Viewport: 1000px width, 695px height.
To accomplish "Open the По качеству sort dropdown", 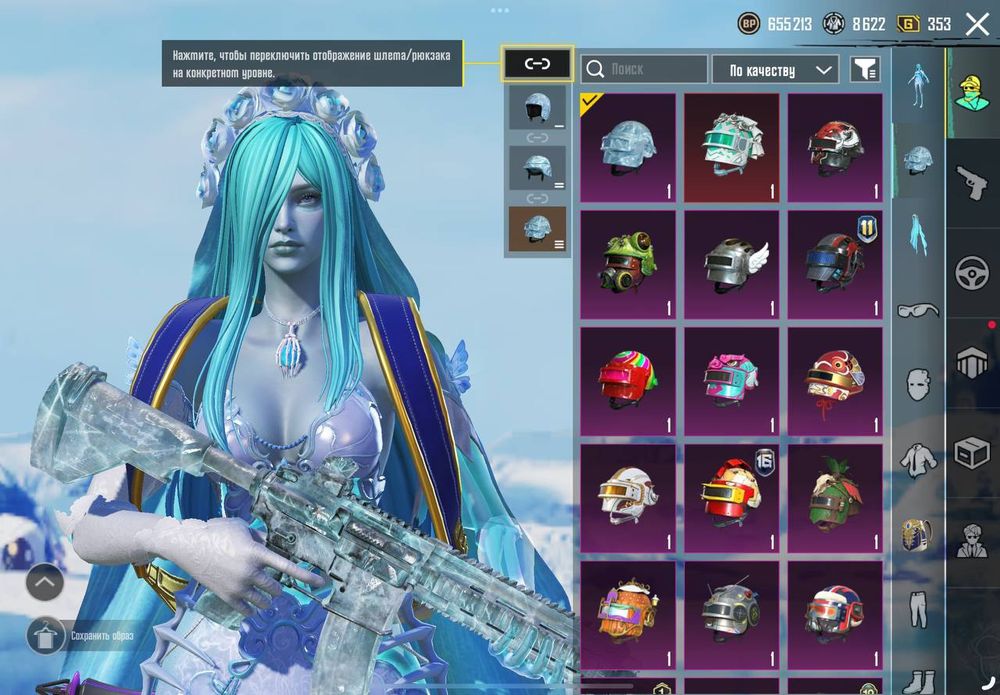I will tap(775, 69).
